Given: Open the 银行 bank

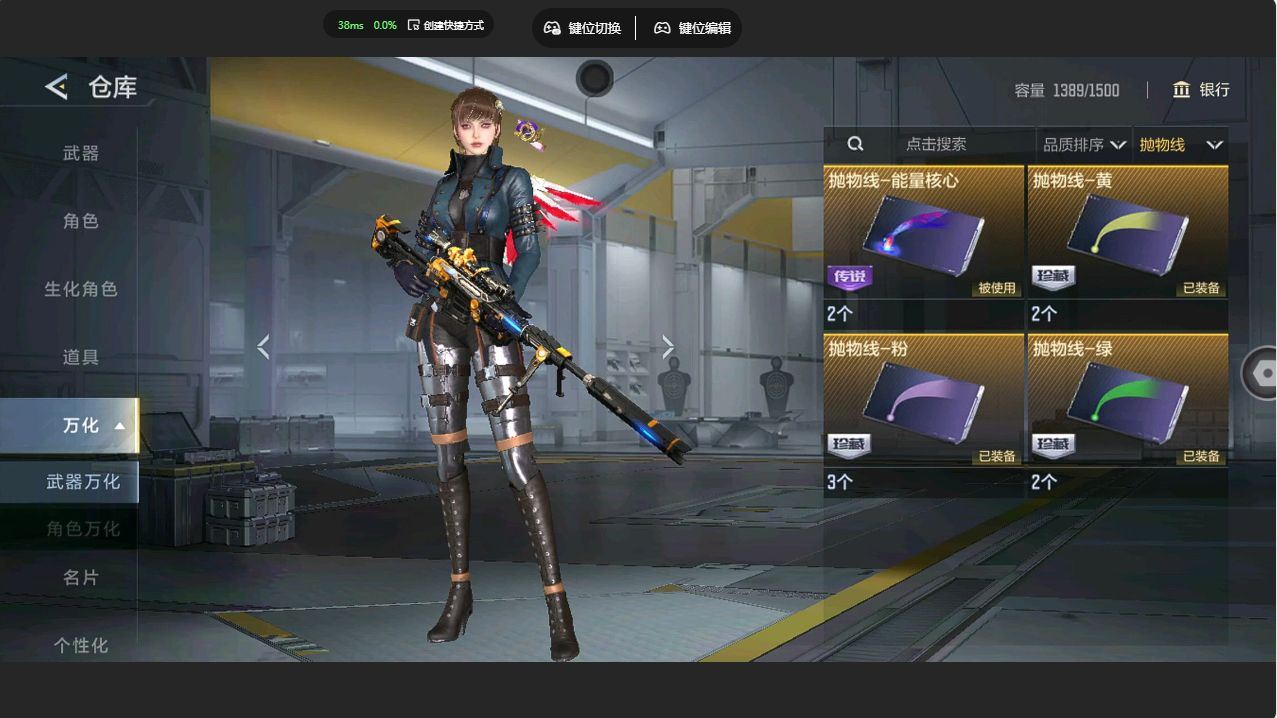Looking at the screenshot, I should [x=1201, y=90].
